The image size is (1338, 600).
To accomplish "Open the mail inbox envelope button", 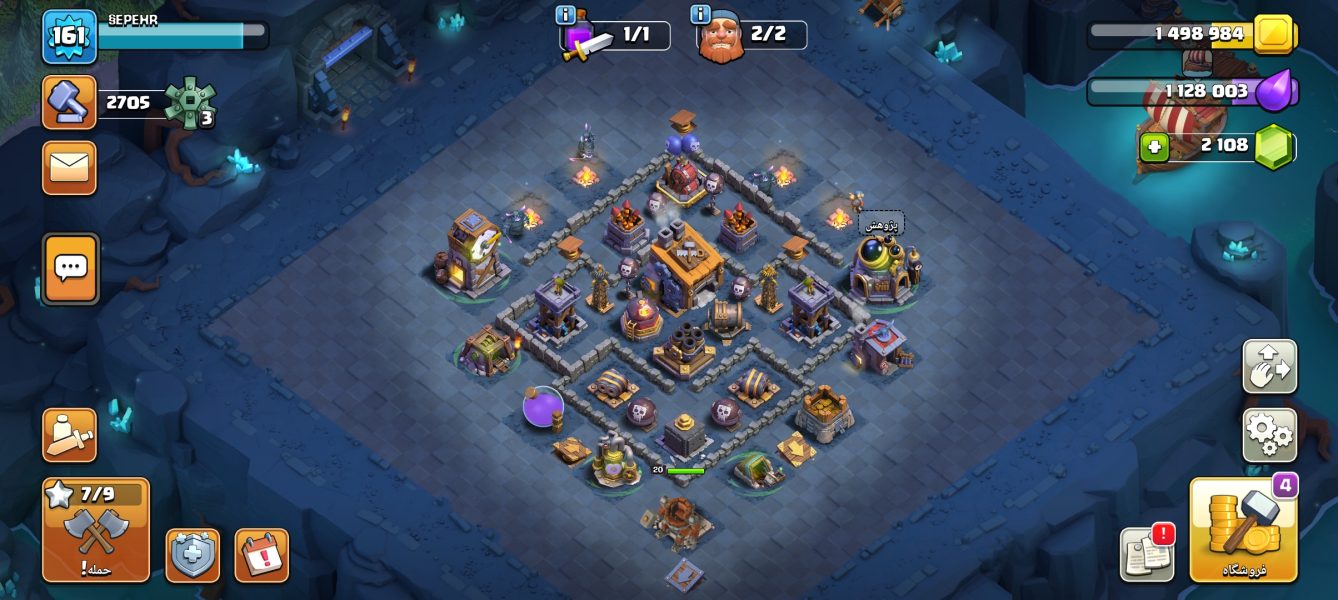I will (x=69, y=167).
